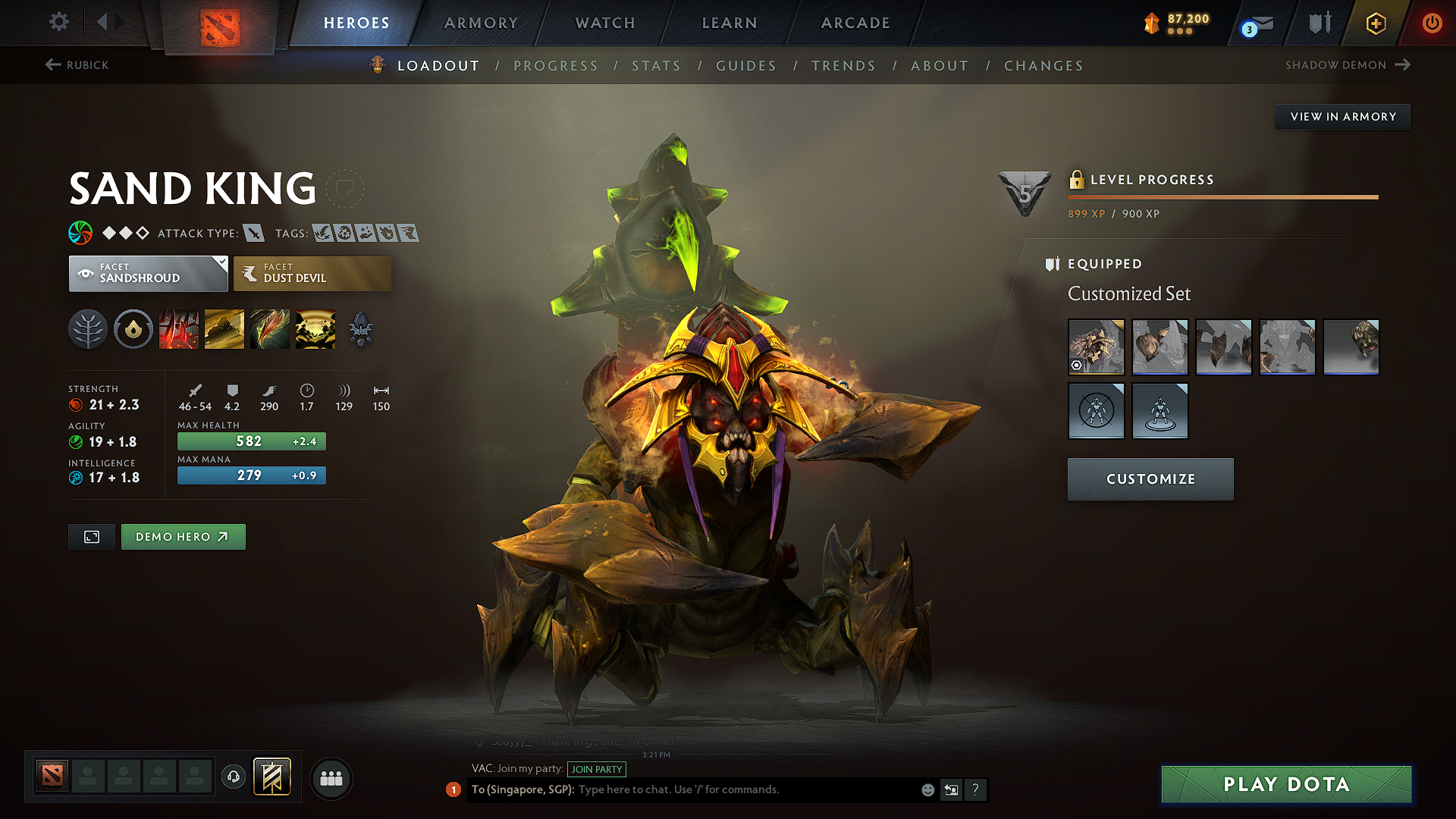The height and width of the screenshot is (819, 1456).
Task: Open the friends list icon bottom-left
Action: [x=330, y=779]
